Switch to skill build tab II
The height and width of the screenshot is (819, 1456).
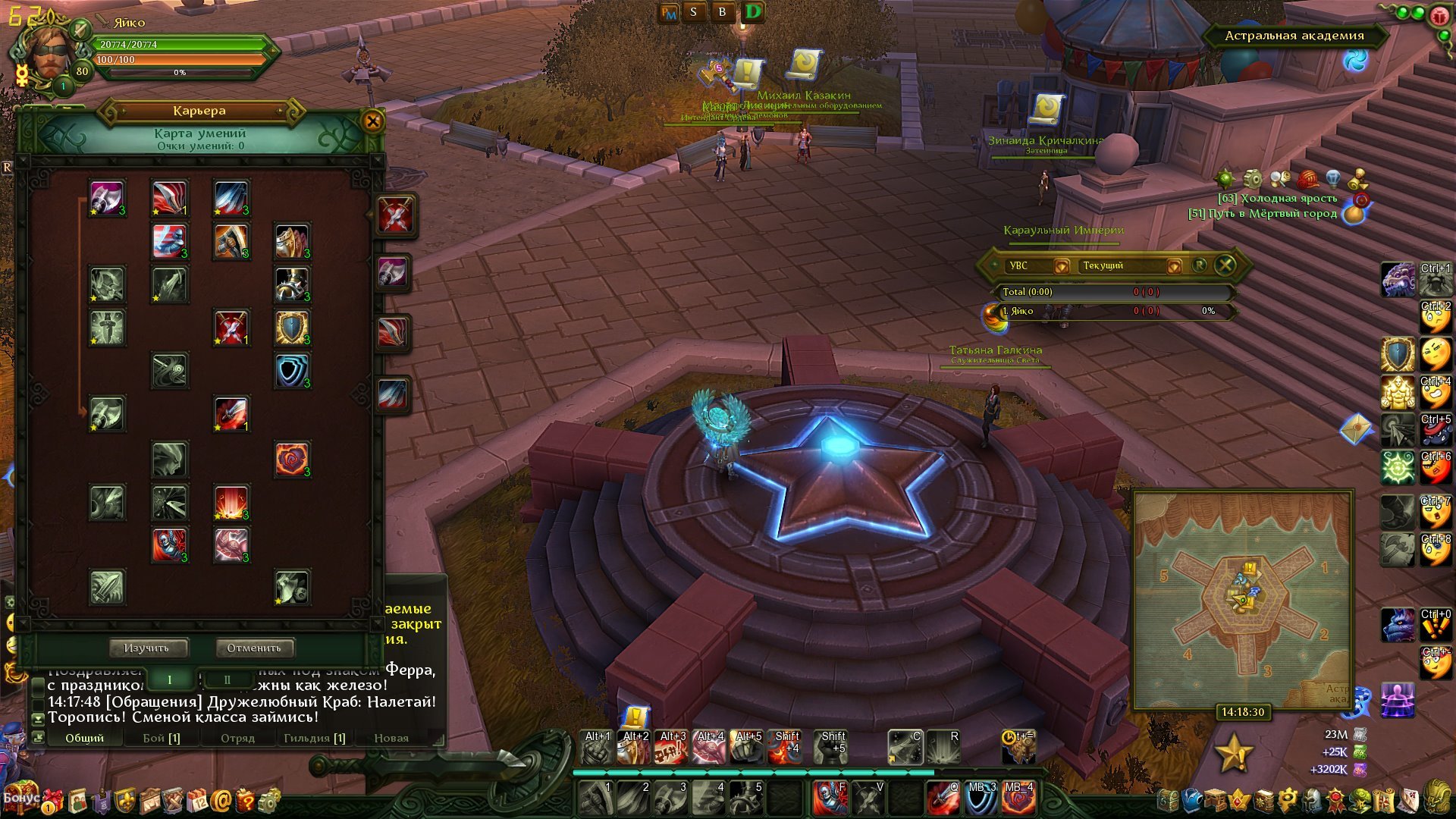pyautogui.click(x=227, y=679)
